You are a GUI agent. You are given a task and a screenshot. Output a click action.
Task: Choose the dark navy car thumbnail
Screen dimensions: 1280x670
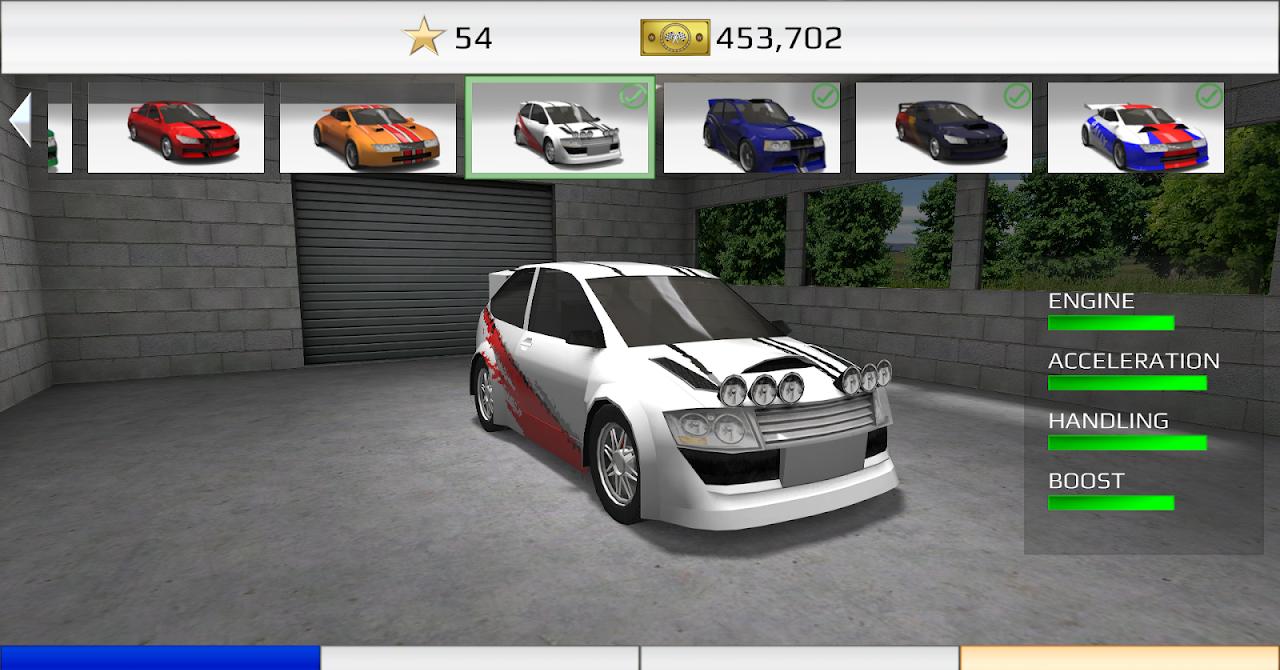[944, 128]
